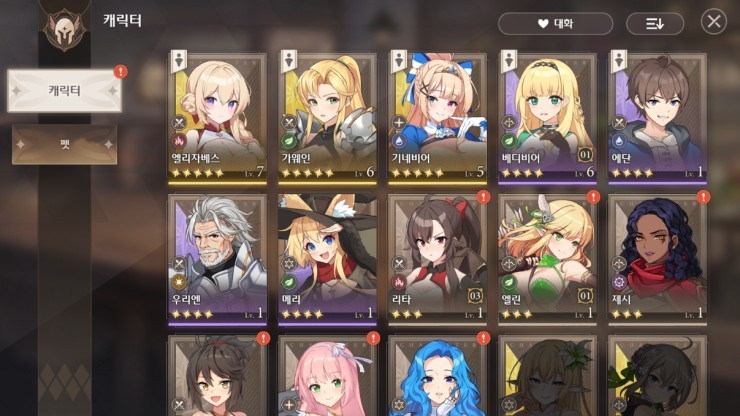
Task: Select the 엘린 character card
Action: (x=547, y=258)
